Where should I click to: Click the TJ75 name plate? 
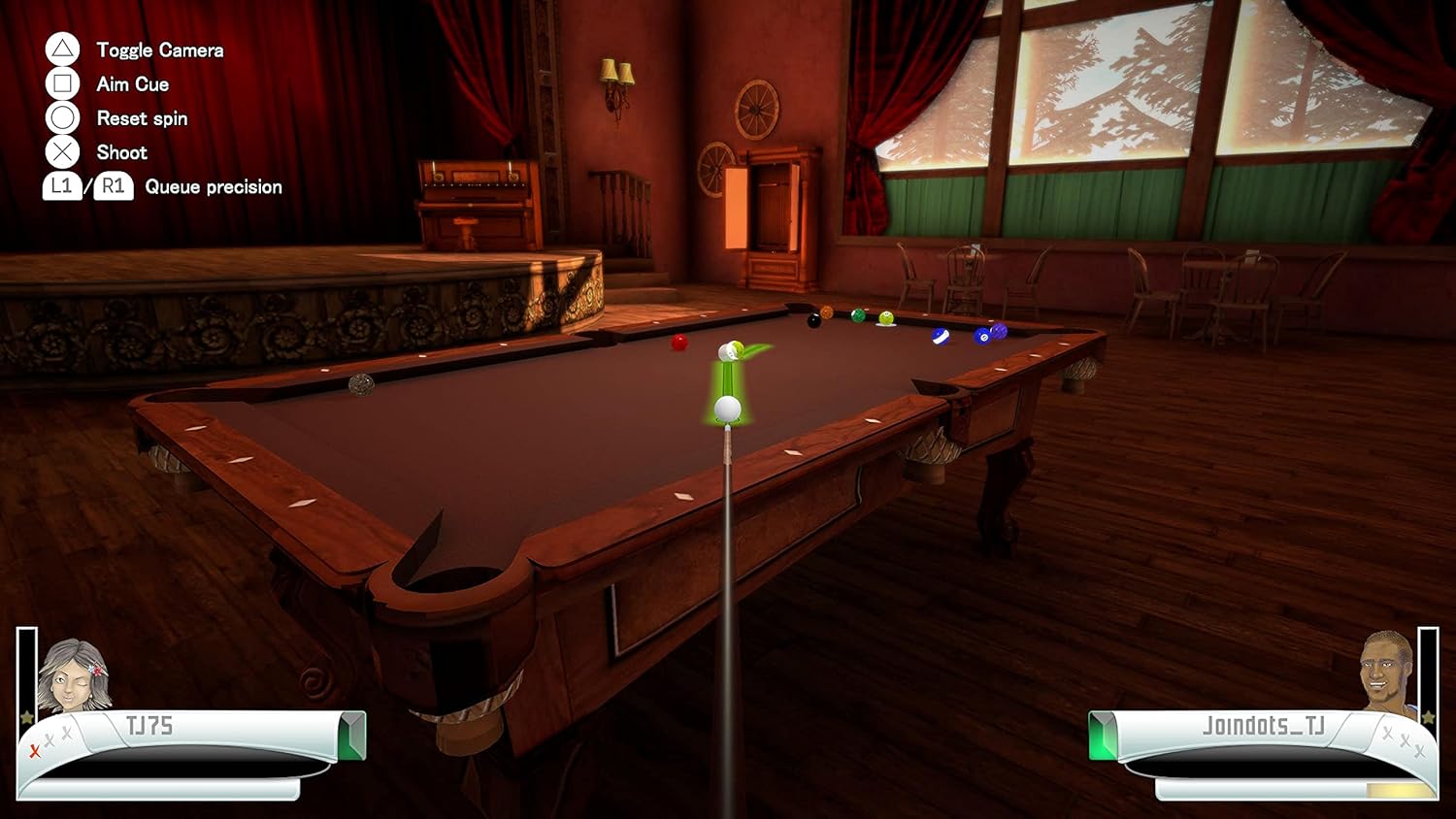(150, 724)
